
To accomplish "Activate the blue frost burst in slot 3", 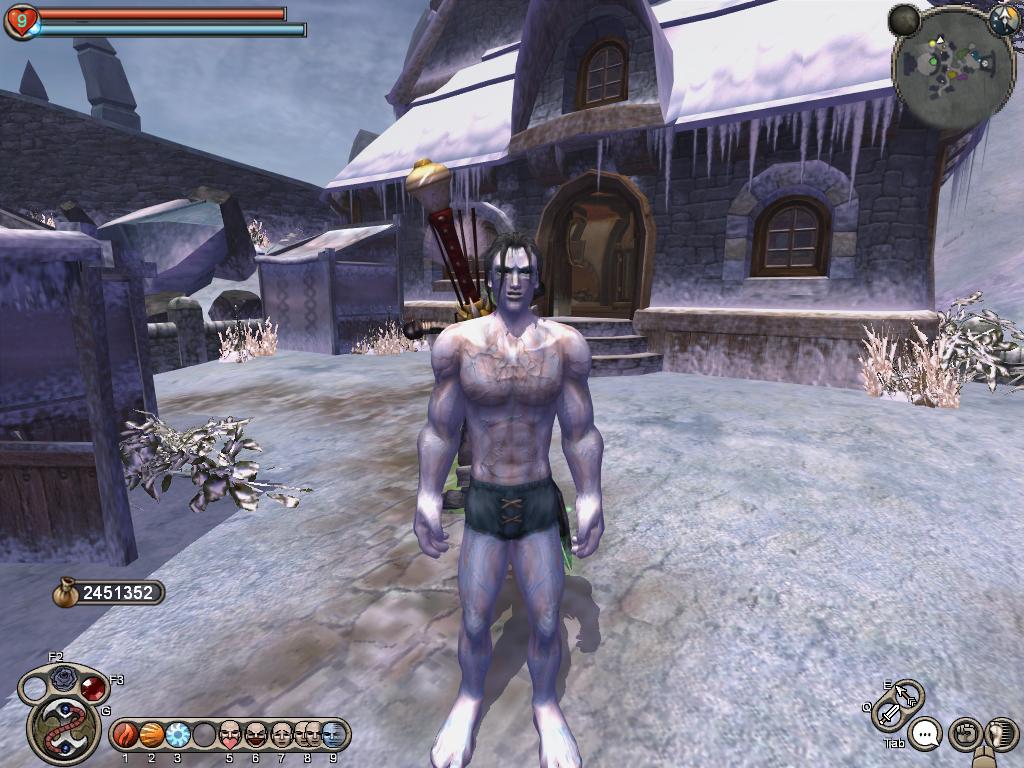I will click(177, 735).
